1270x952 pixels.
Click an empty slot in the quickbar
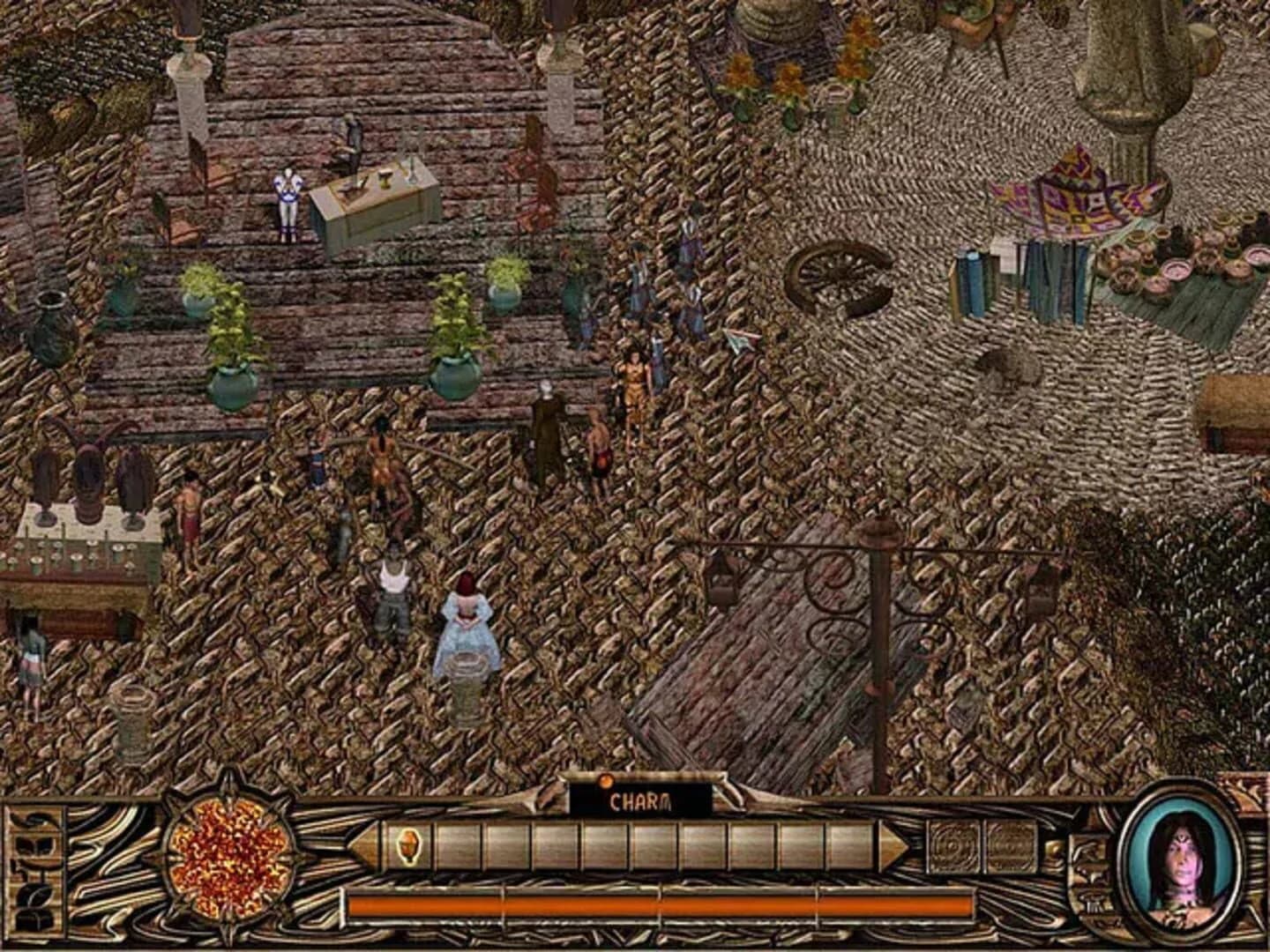tap(617, 848)
